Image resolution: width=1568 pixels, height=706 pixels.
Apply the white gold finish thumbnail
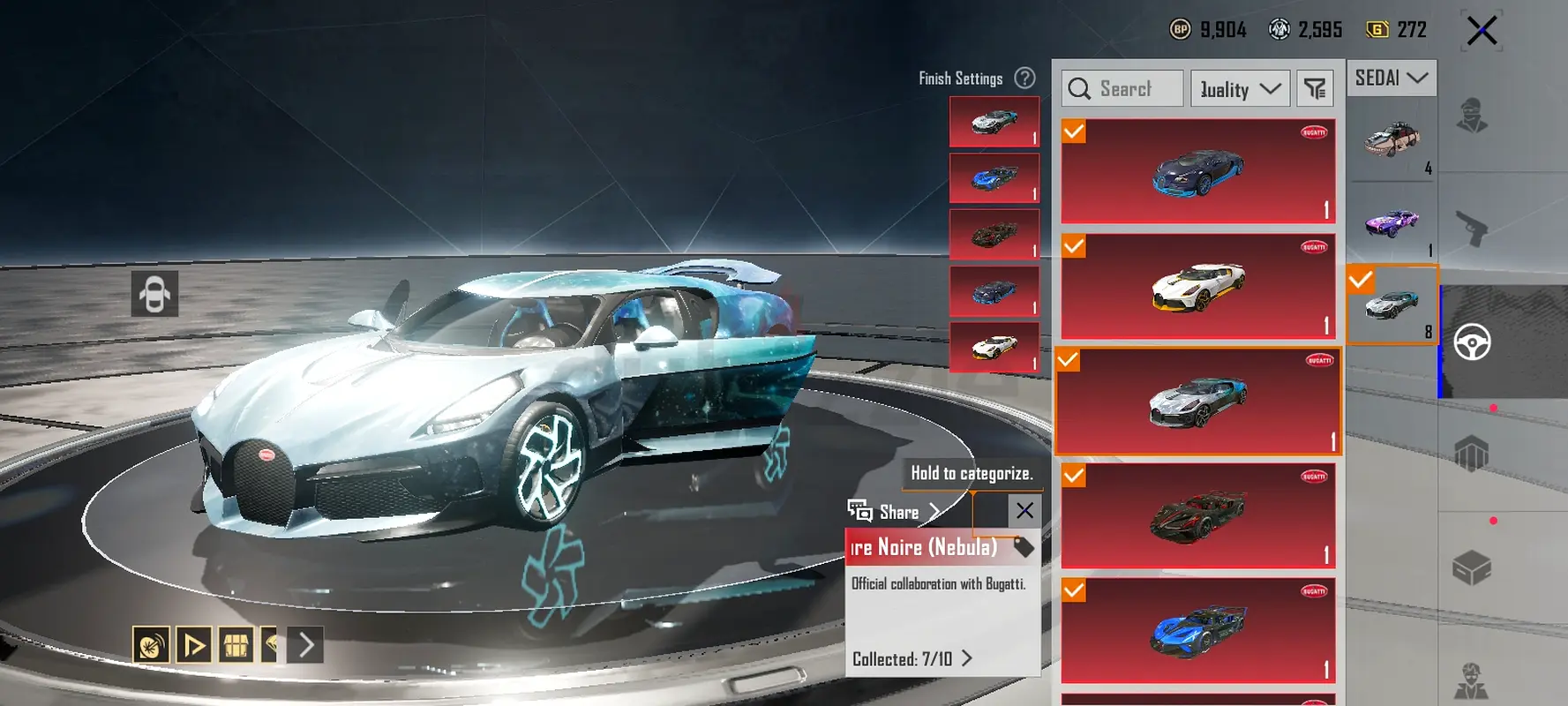(x=994, y=348)
